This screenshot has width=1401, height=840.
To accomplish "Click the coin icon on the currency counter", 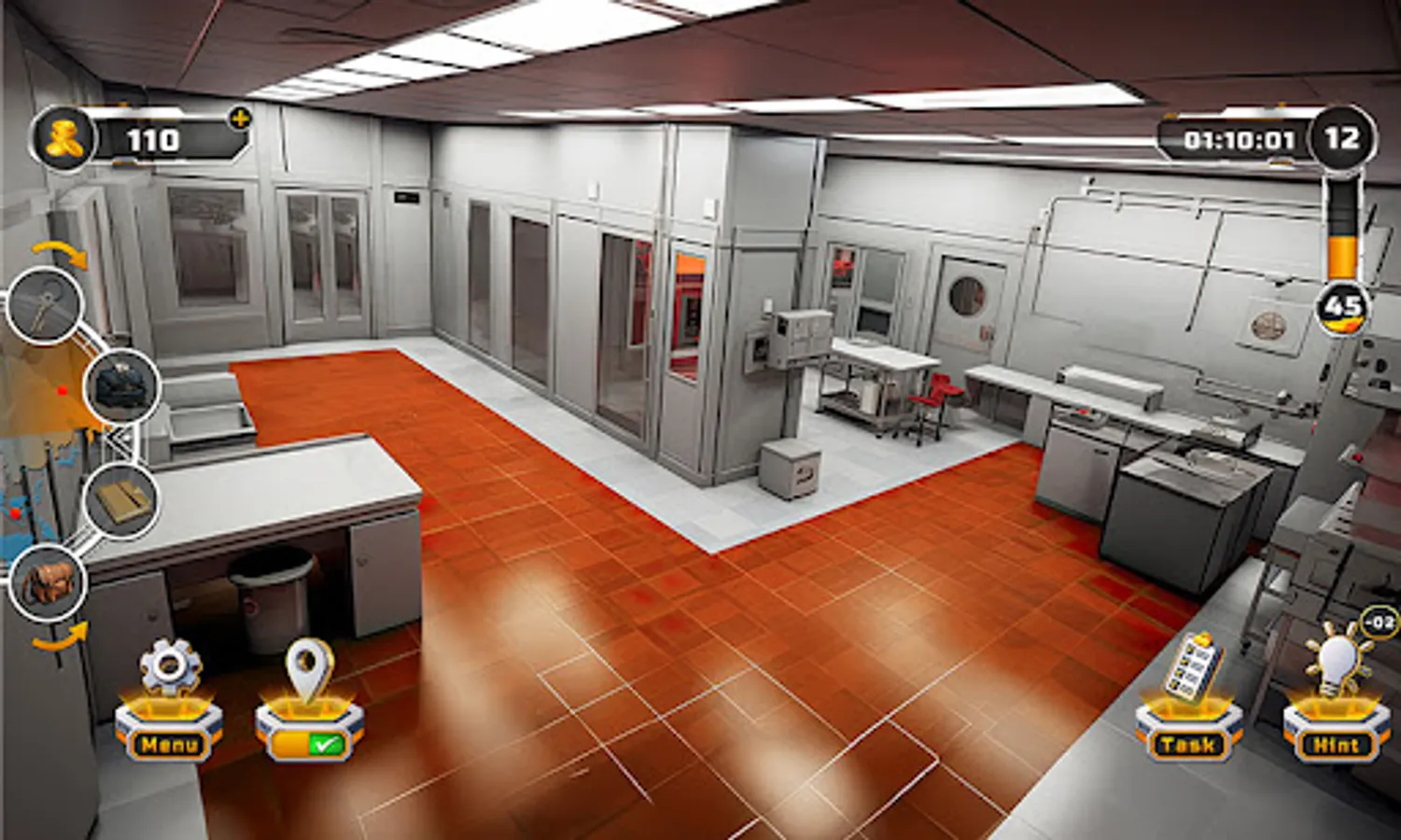I will tap(63, 140).
